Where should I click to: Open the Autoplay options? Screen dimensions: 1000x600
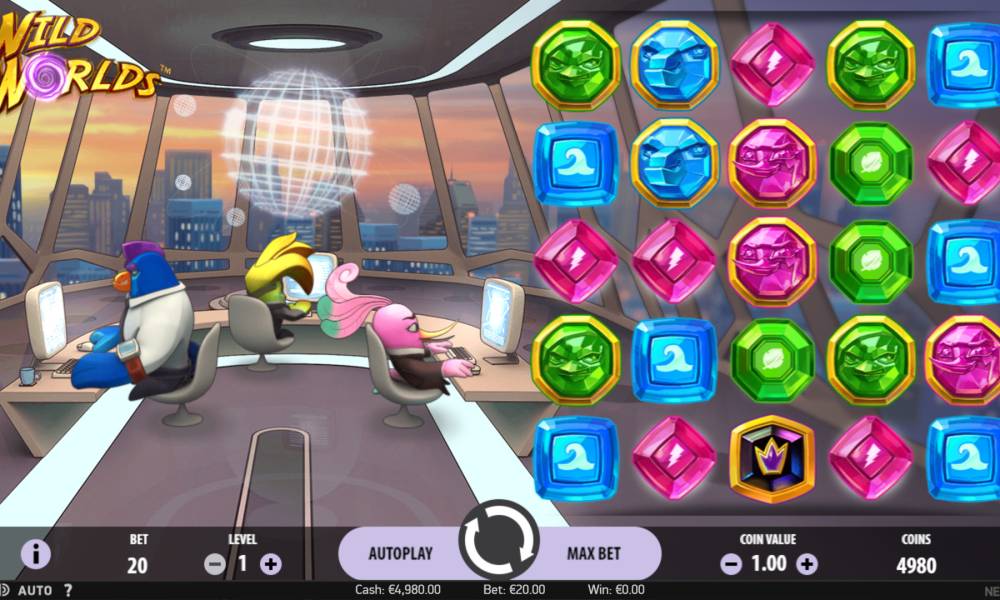pyautogui.click(x=400, y=553)
